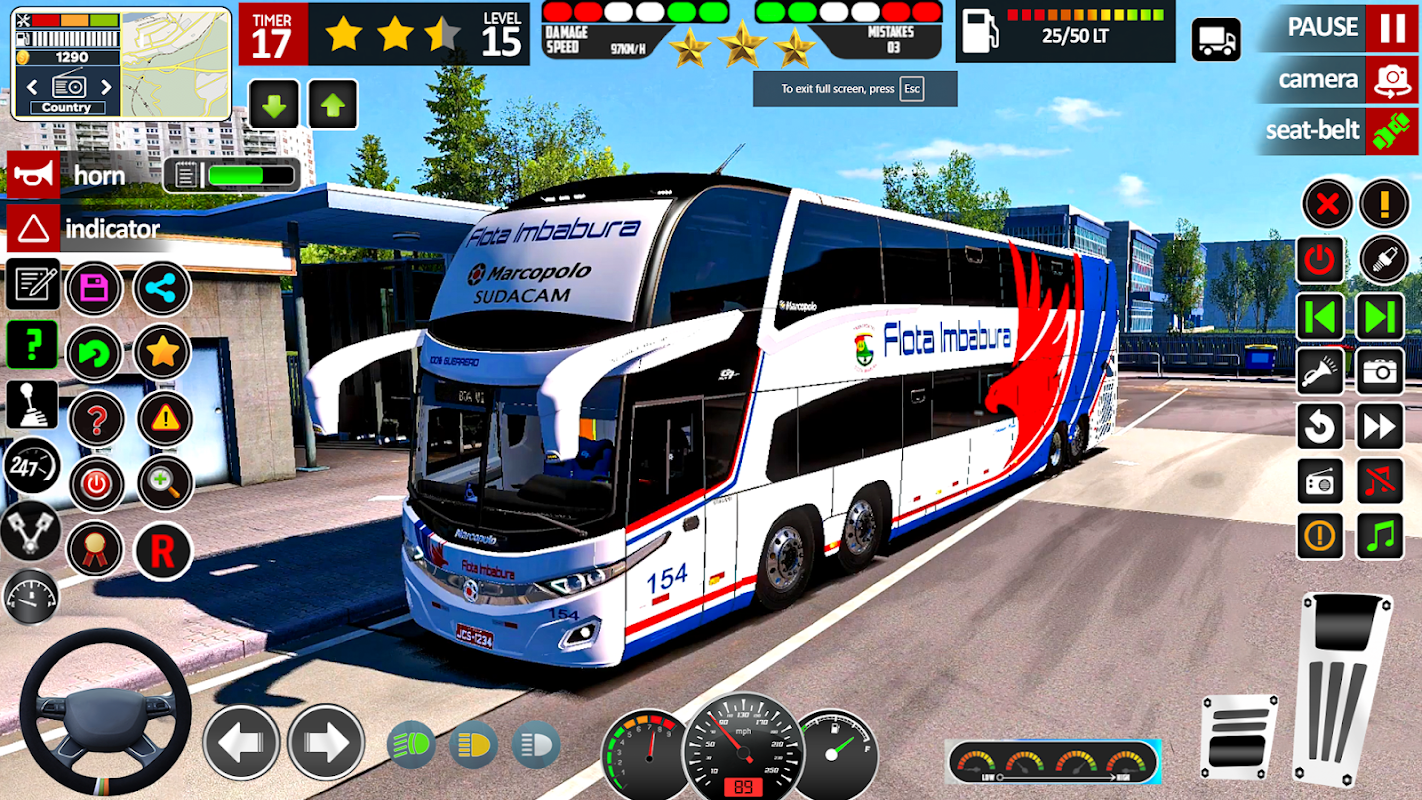Open the blue share icon
The image size is (1422, 800).
[161, 288]
